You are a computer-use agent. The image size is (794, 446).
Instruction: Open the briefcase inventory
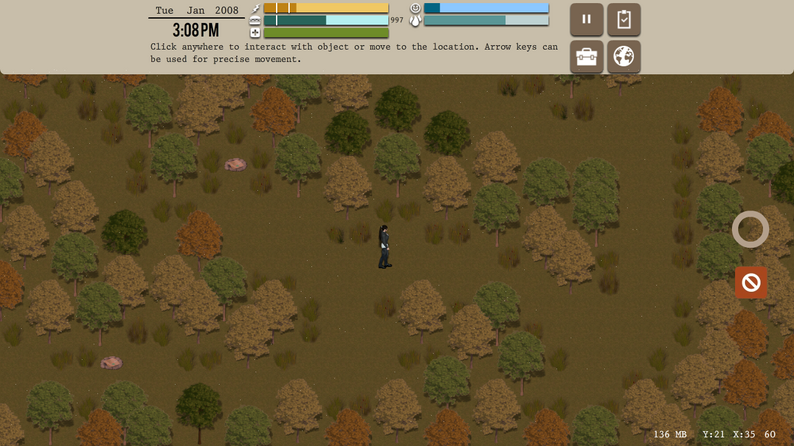tap(586, 57)
